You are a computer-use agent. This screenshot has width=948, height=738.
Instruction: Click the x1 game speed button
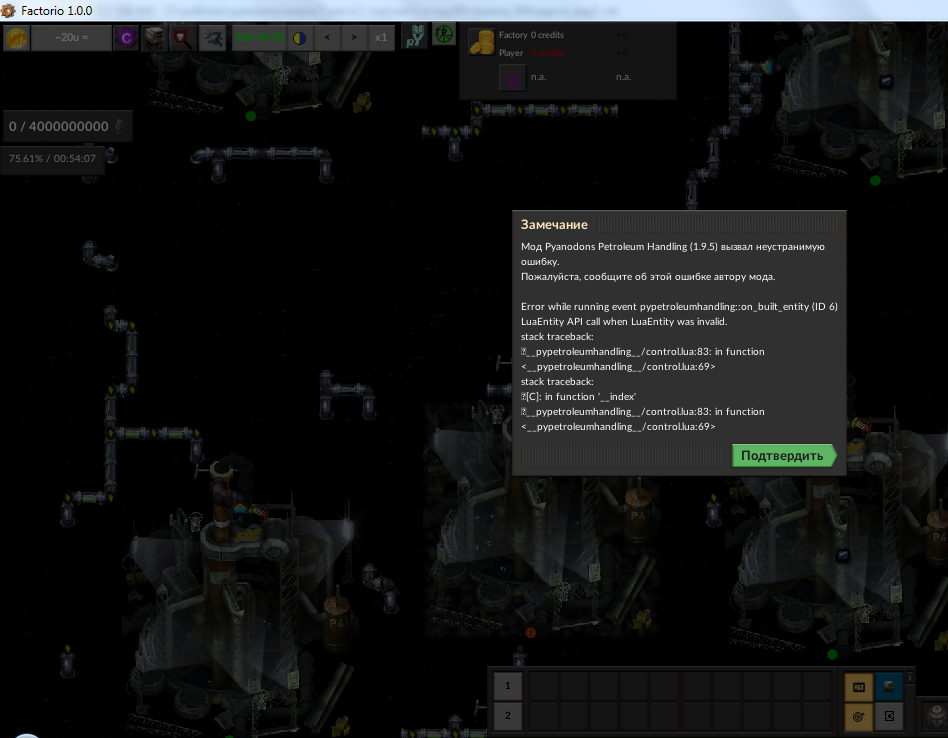(x=381, y=39)
